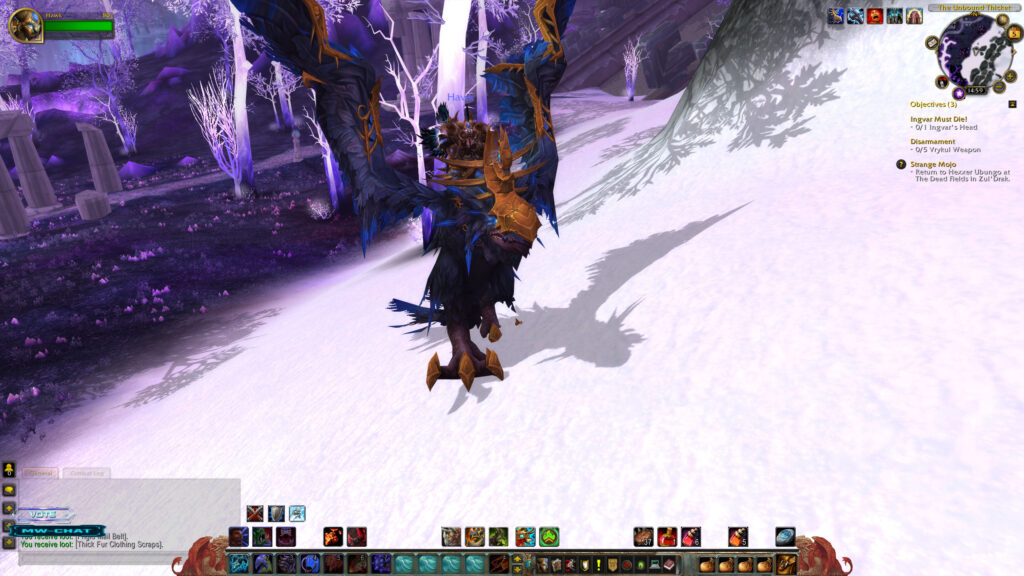This screenshot has width=1024, height=576.
Task: Open the yellow exclamation quest log button
Action: [598, 565]
